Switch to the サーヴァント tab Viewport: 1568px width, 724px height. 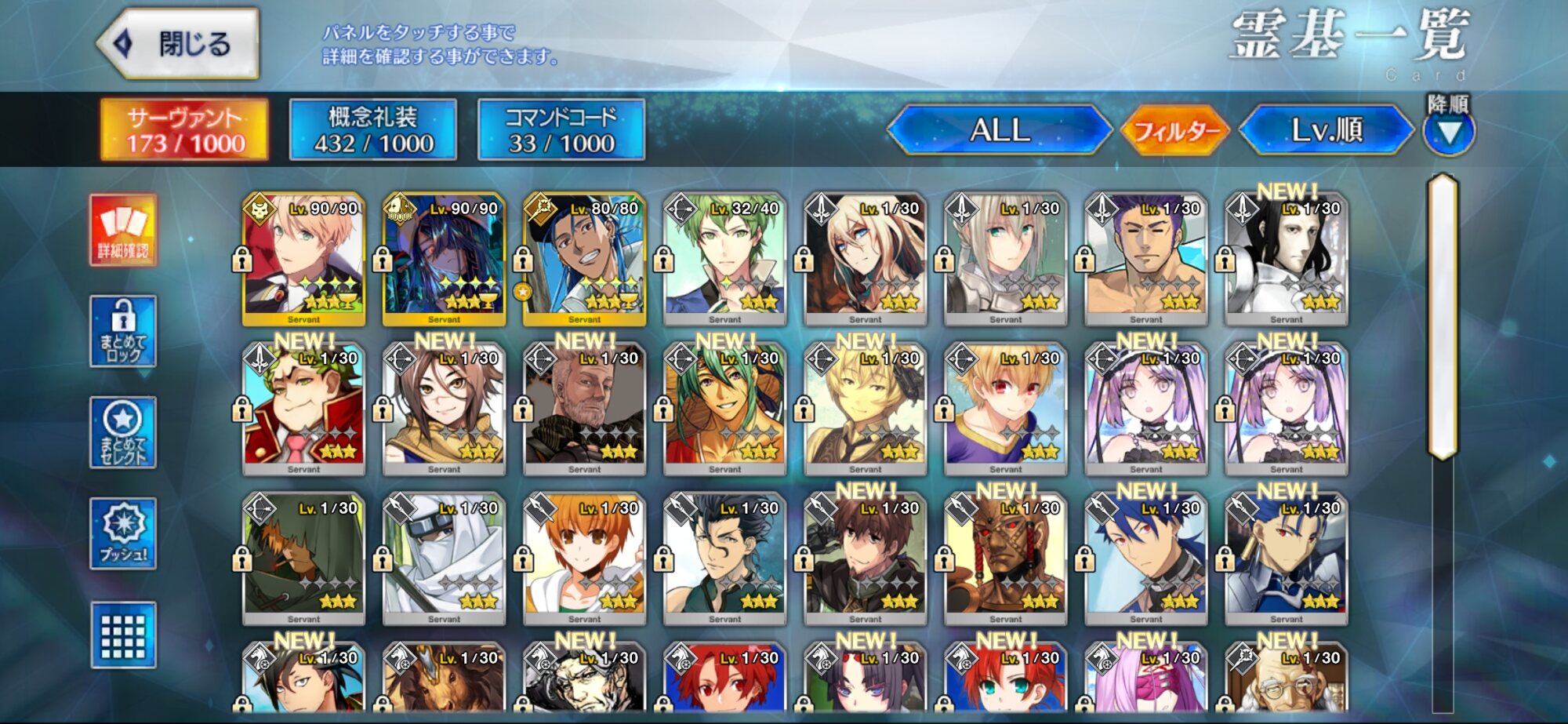(185, 129)
